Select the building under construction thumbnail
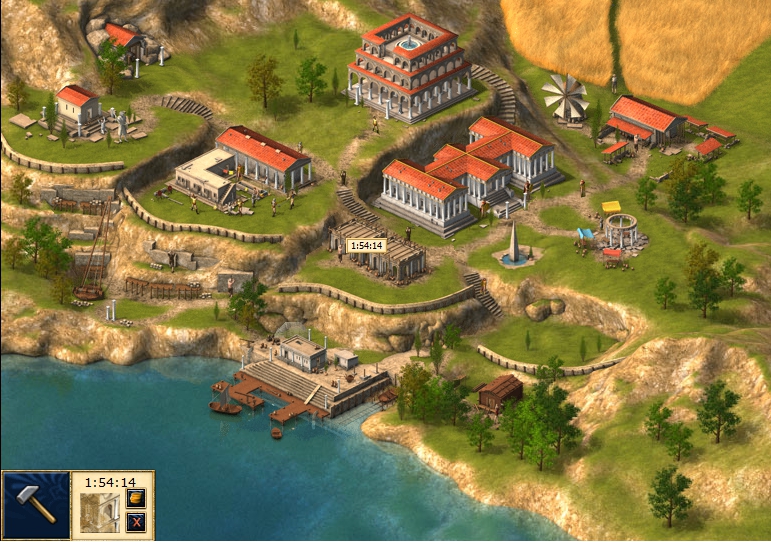This screenshot has height=542, width=771. pos(99,512)
